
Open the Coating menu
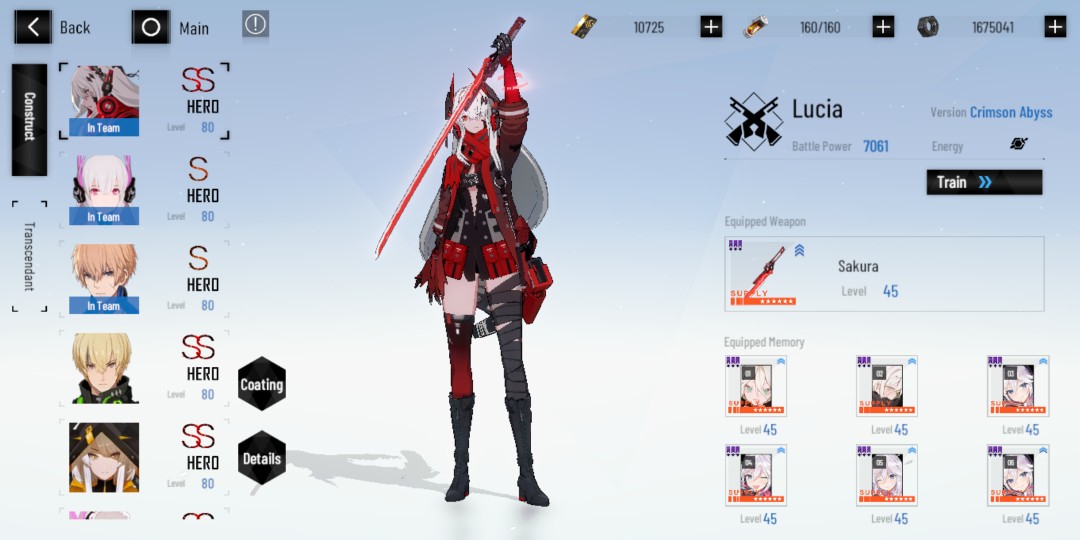point(262,384)
